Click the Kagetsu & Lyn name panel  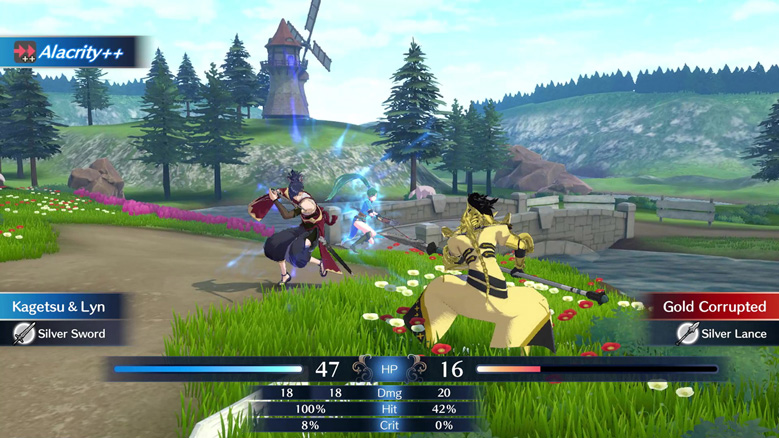pos(59,307)
